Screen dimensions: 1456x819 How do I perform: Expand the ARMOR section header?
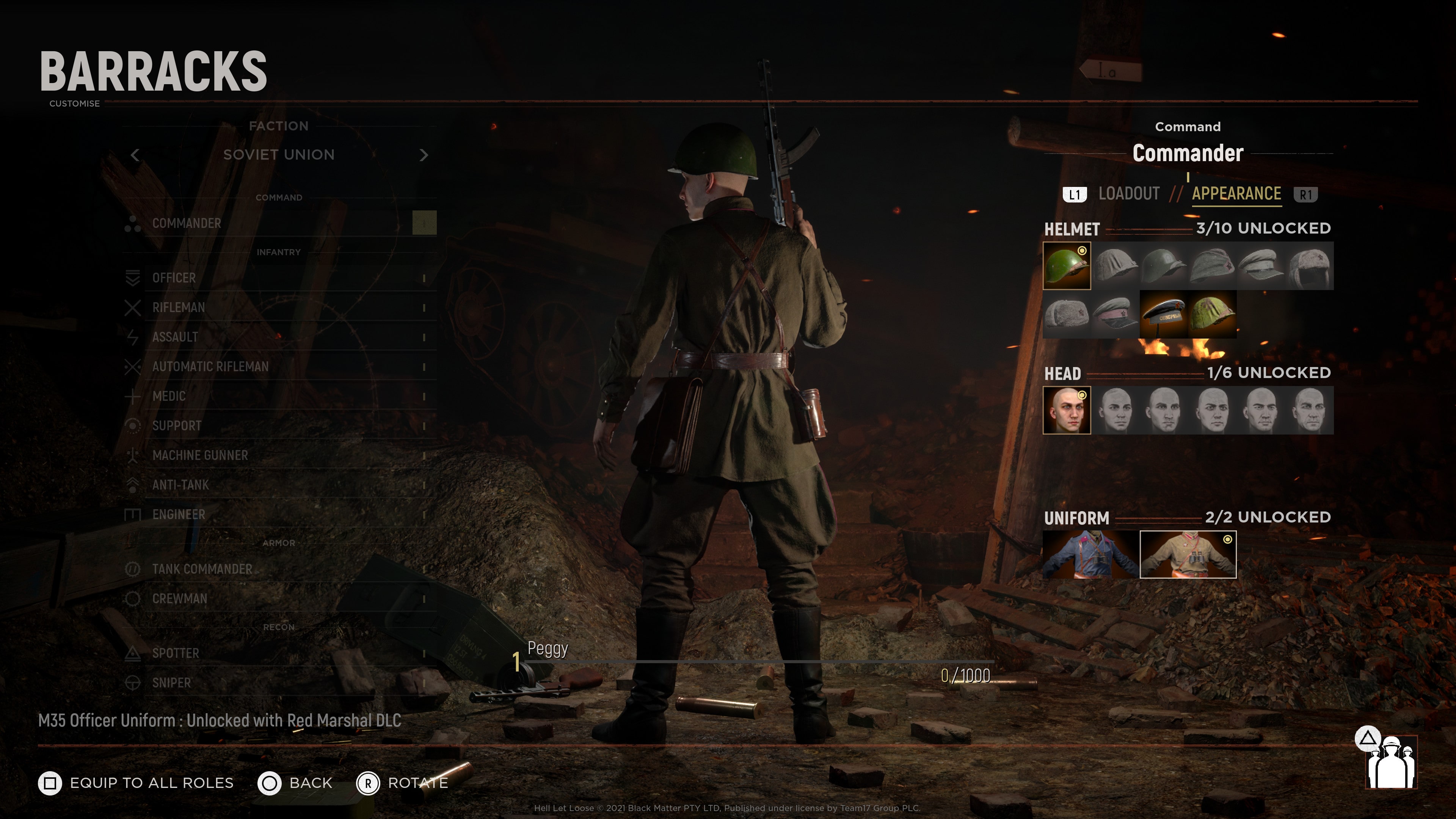click(x=279, y=543)
